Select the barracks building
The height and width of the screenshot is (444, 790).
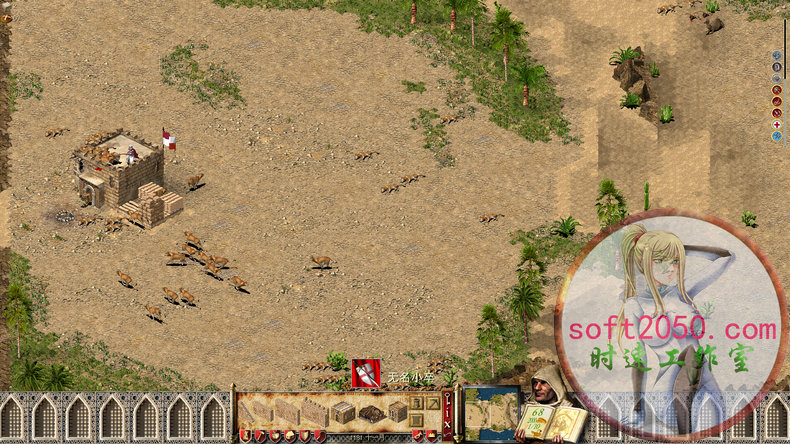point(343,412)
